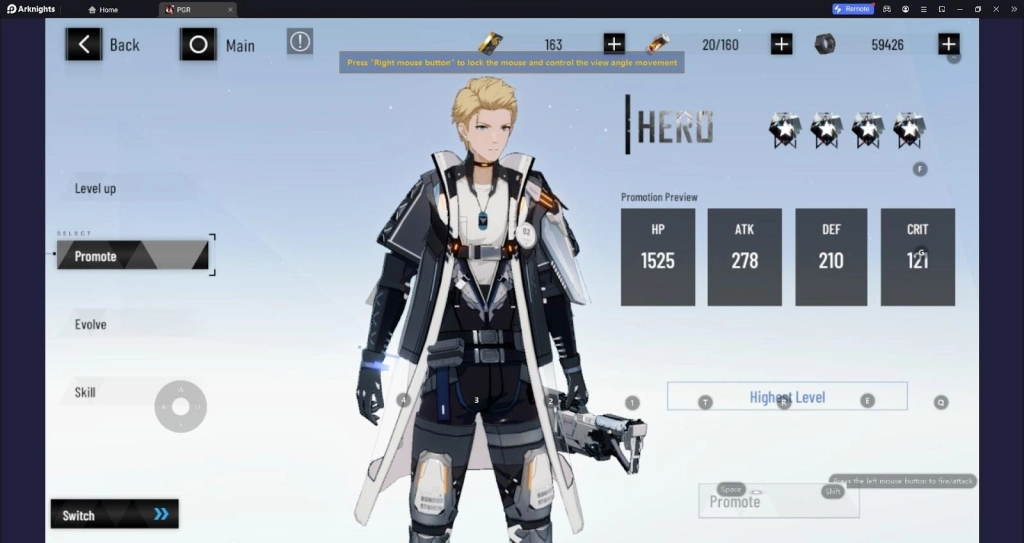Return to the Main screen
Image resolution: width=1024 pixels, height=543 pixels.
pos(218,44)
